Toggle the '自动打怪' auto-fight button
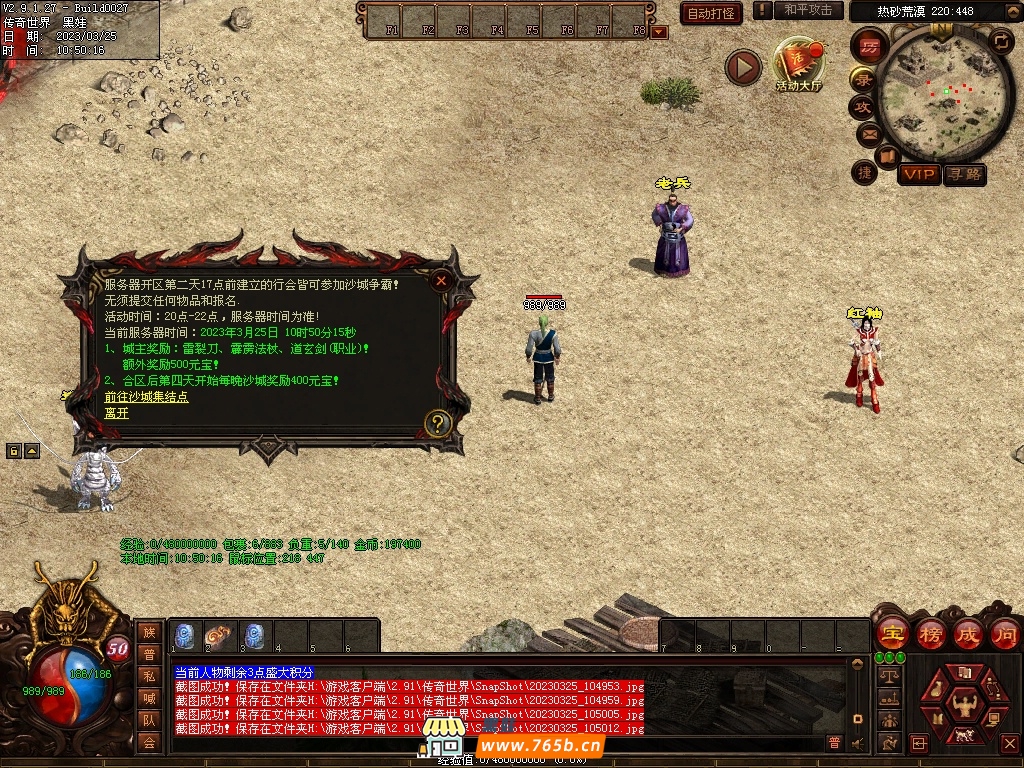This screenshot has width=1024, height=768. pos(711,13)
